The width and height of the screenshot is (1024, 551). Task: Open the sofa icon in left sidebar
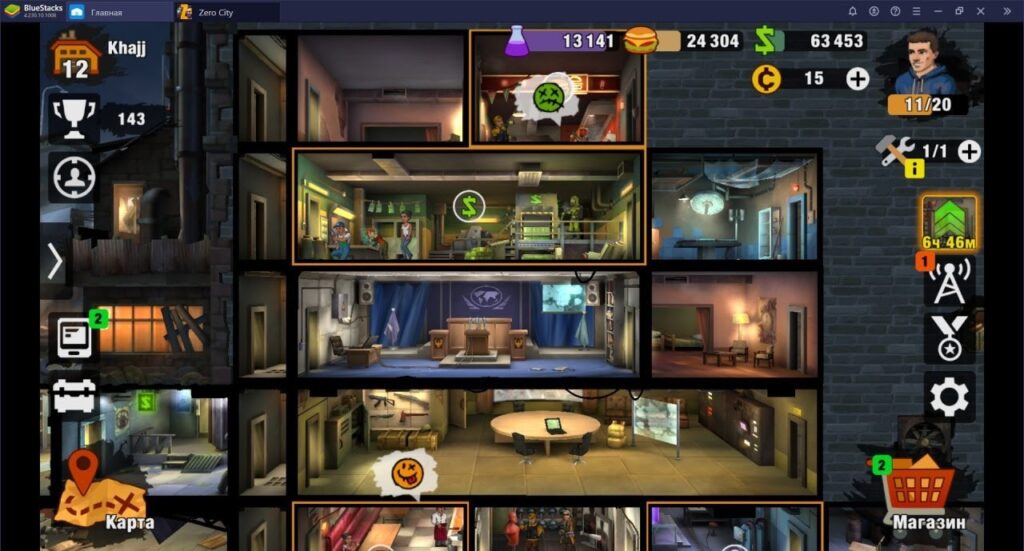pos(73,396)
